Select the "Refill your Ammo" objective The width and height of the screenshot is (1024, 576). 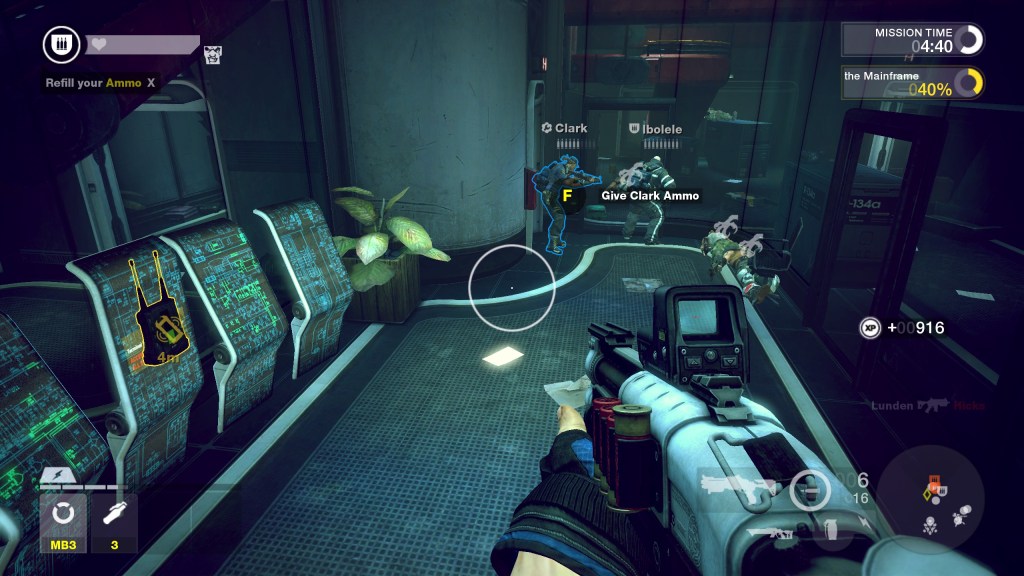coord(100,83)
